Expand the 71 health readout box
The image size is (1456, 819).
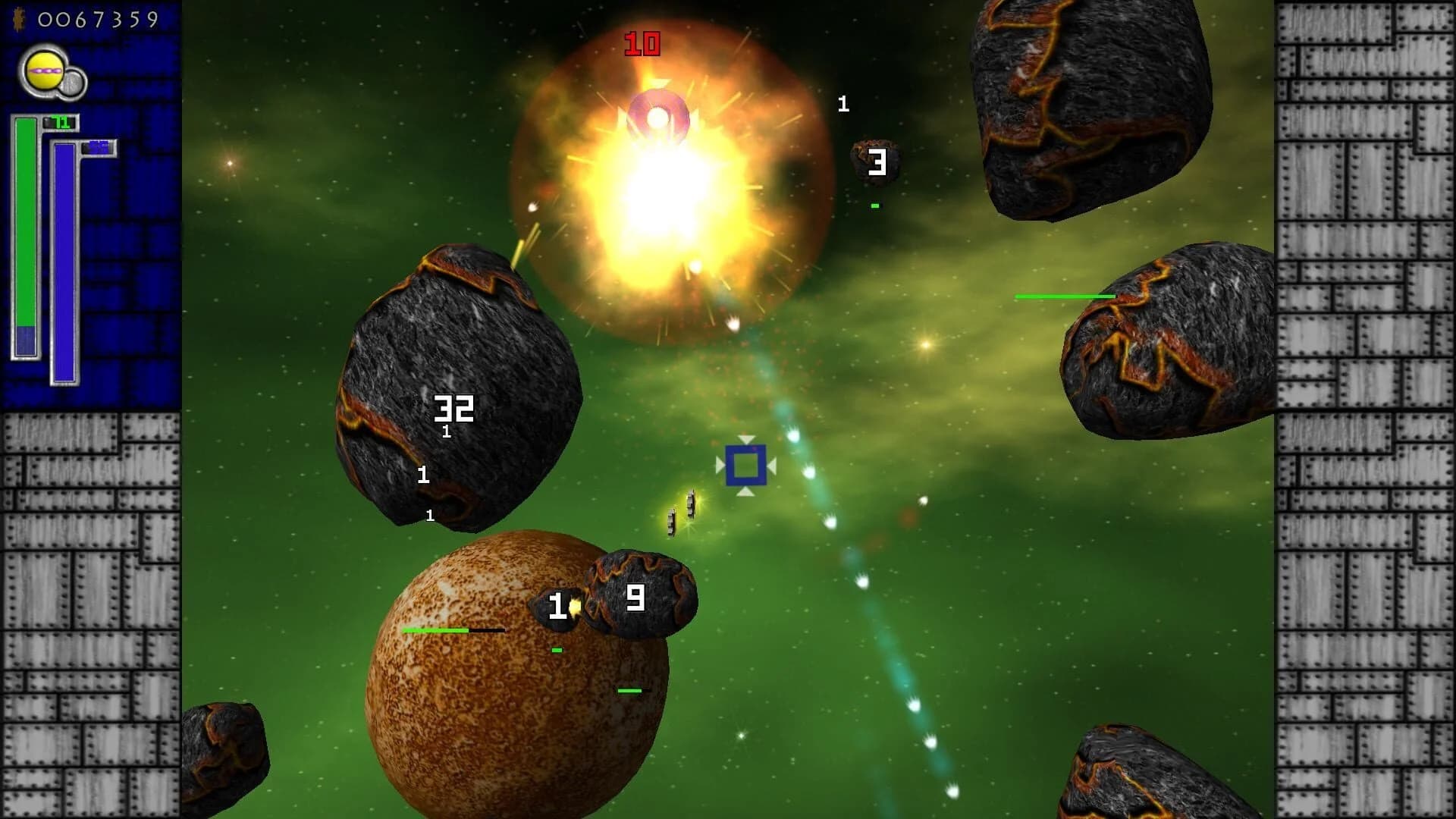[x=61, y=121]
